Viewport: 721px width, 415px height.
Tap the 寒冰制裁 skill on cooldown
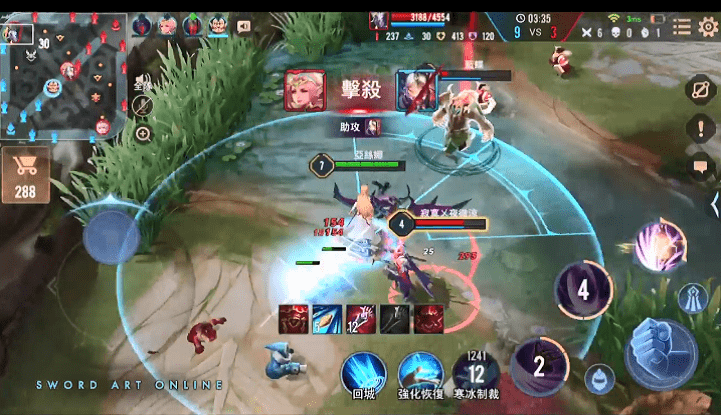[x=476, y=372]
